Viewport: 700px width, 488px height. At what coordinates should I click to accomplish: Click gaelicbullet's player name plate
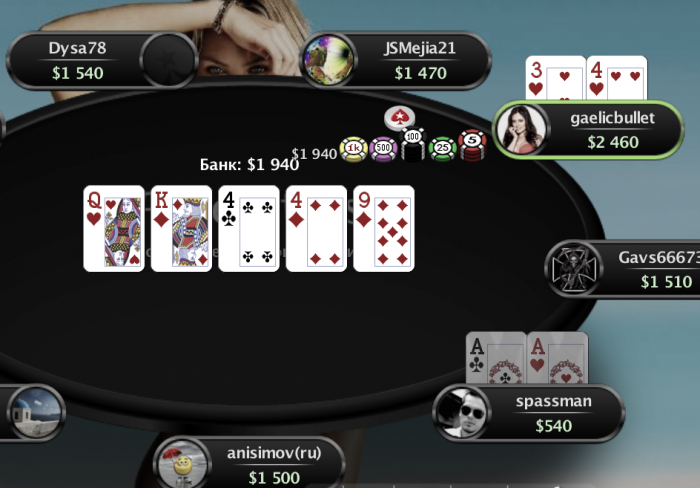pyautogui.click(x=612, y=130)
